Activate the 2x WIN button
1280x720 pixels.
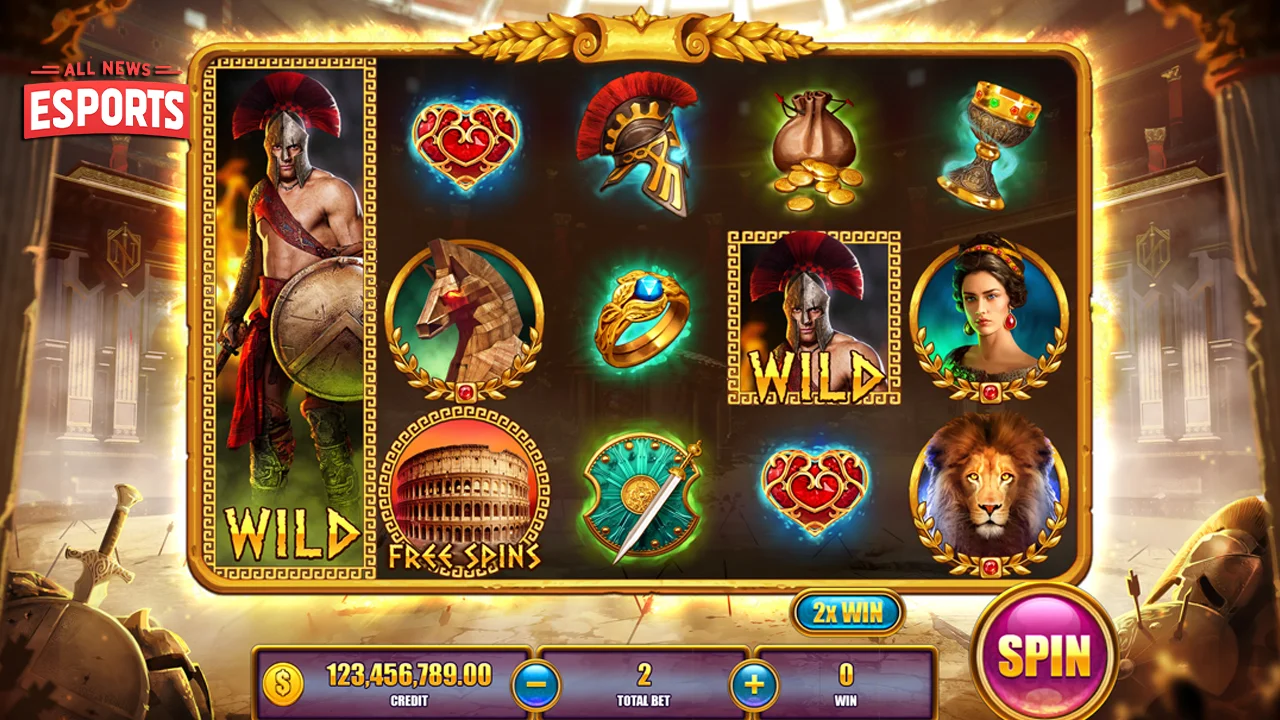click(x=848, y=613)
